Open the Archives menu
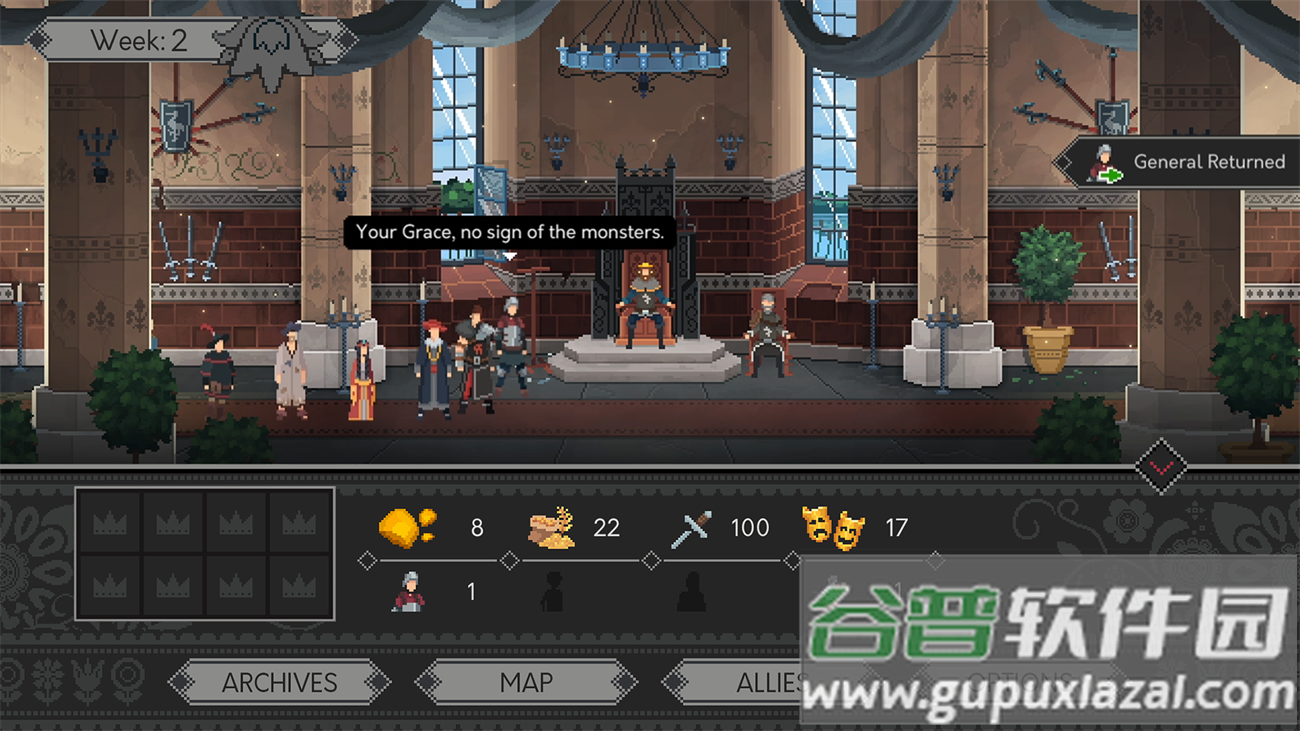 pos(279,683)
